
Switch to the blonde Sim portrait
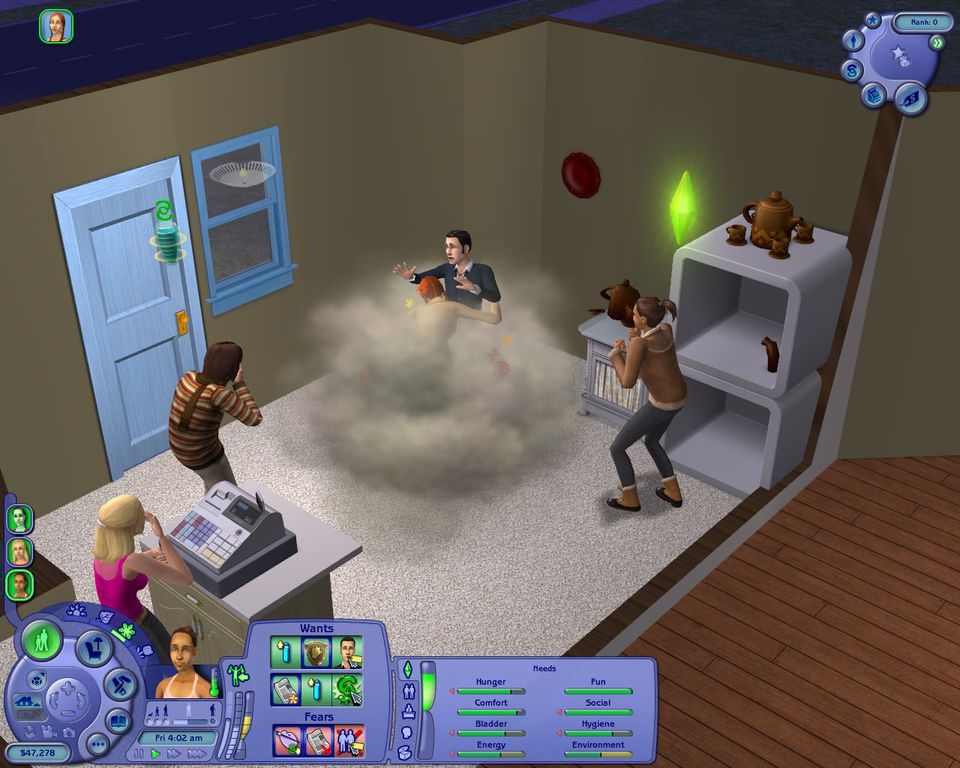click(x=20, y=552)
